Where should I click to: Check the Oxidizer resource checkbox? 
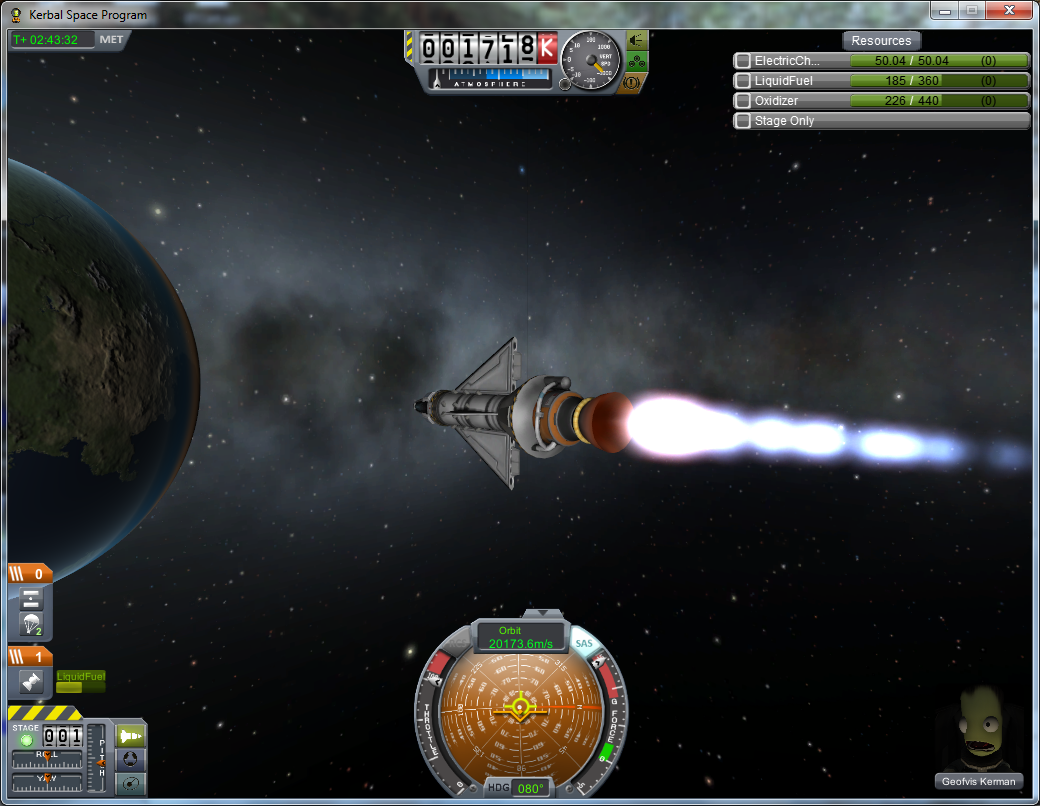pos(743,101)
